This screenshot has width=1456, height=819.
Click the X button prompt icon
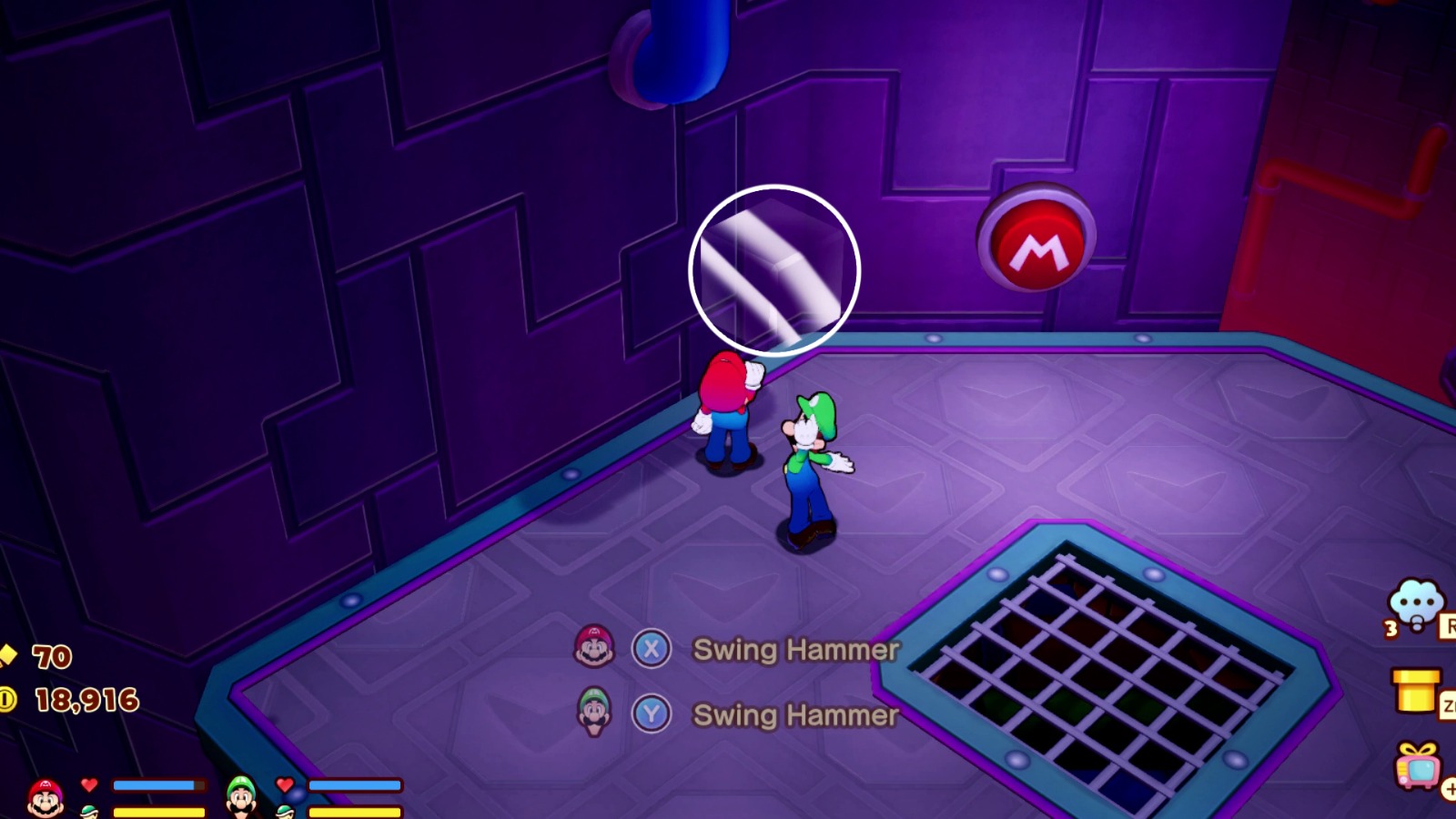pyautogui.click(x=652, y=650)
